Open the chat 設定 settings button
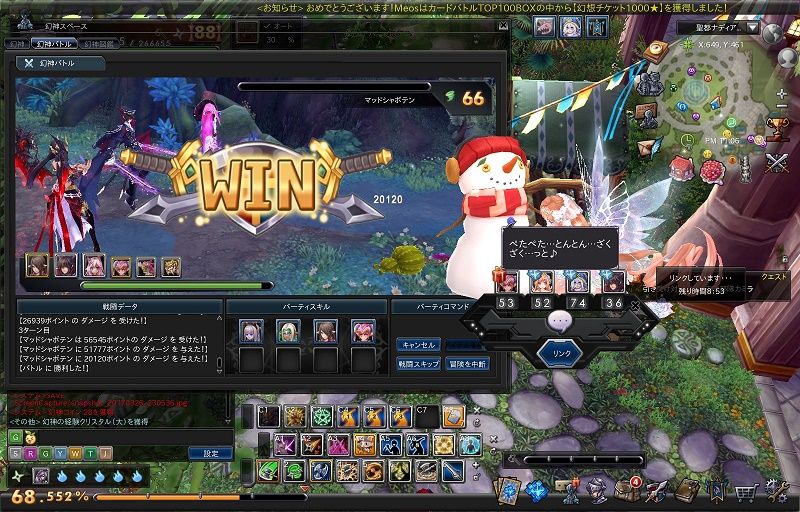800x512 pixels. [x=210, y=453]
